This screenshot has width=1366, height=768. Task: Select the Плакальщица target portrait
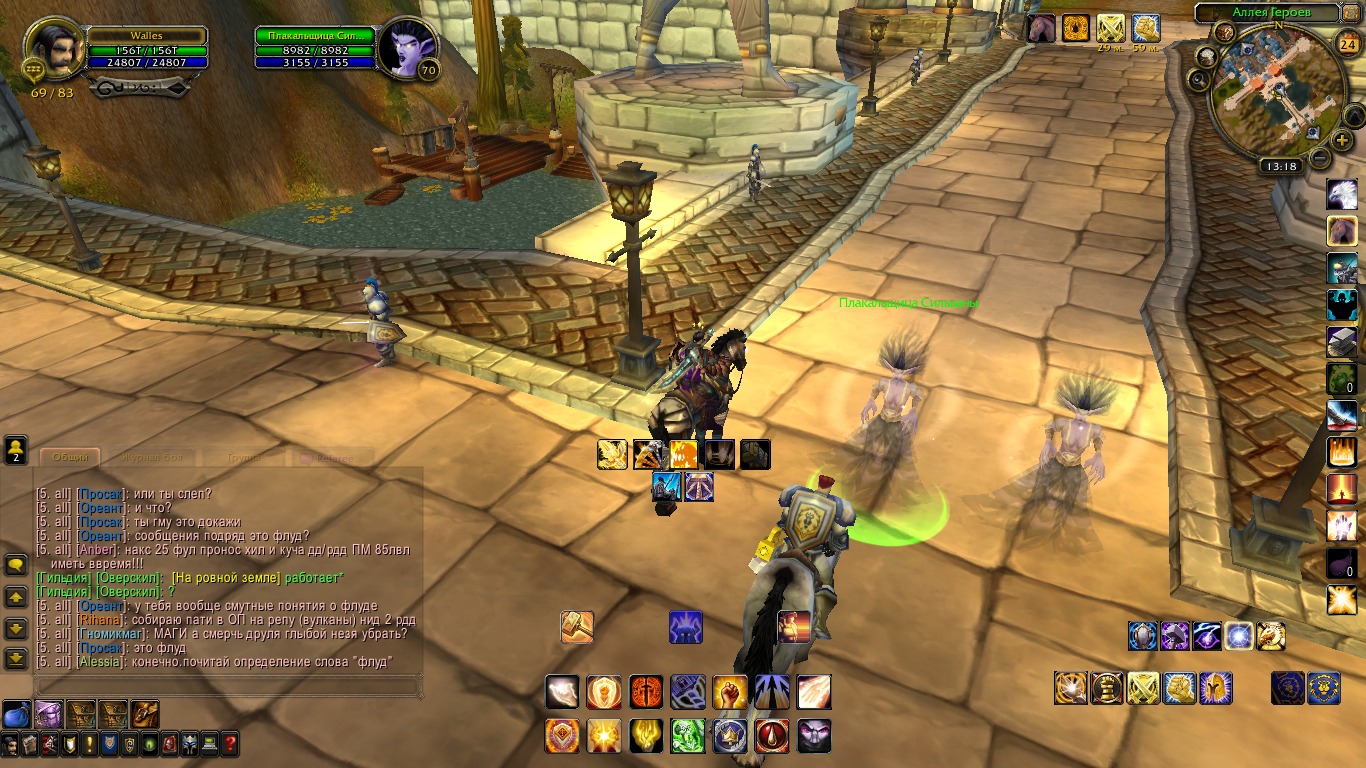406,48
